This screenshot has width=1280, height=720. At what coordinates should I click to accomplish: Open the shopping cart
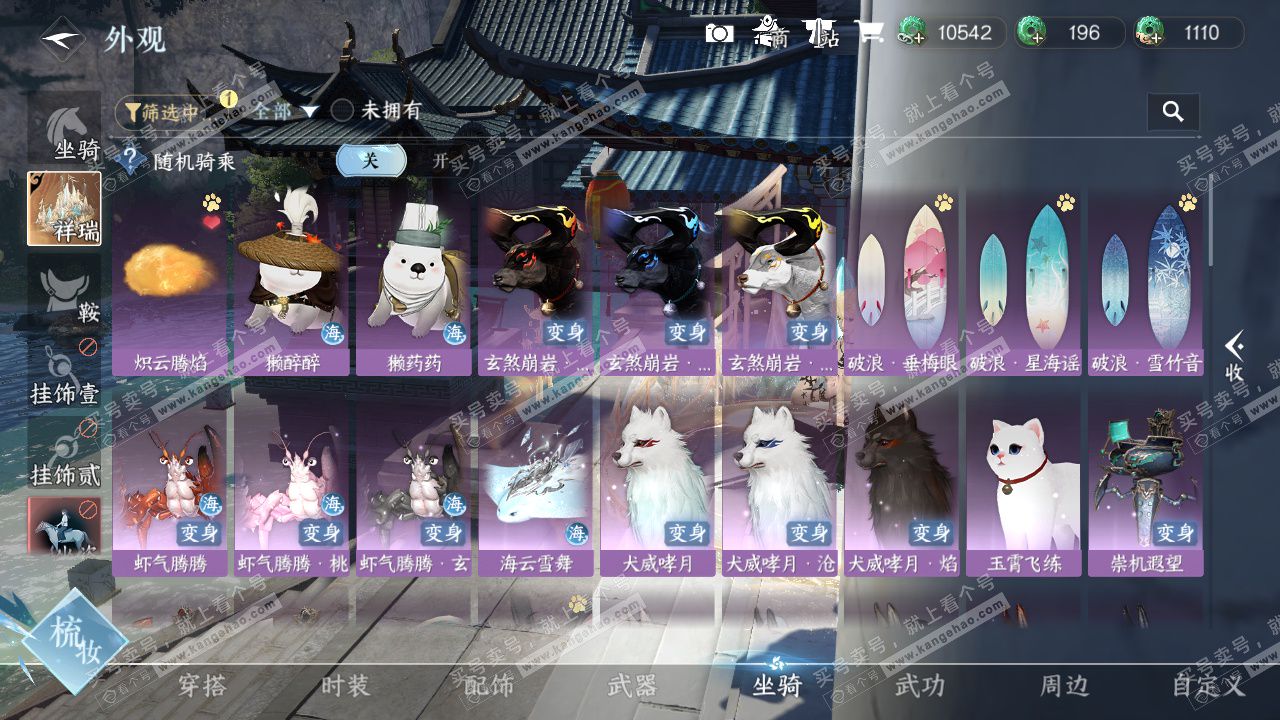(868, 33)
